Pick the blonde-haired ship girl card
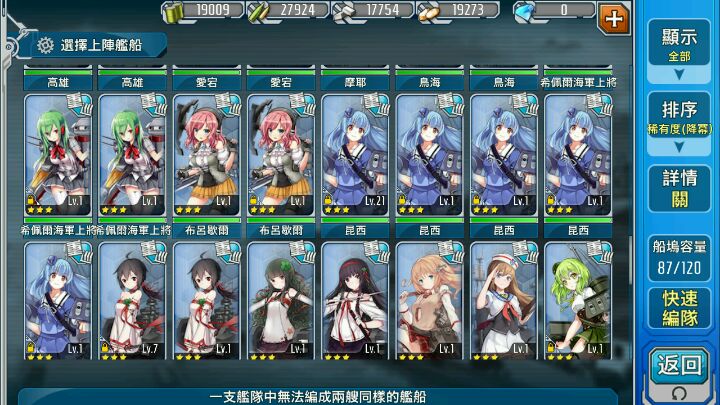 click(x=429, y=300)
